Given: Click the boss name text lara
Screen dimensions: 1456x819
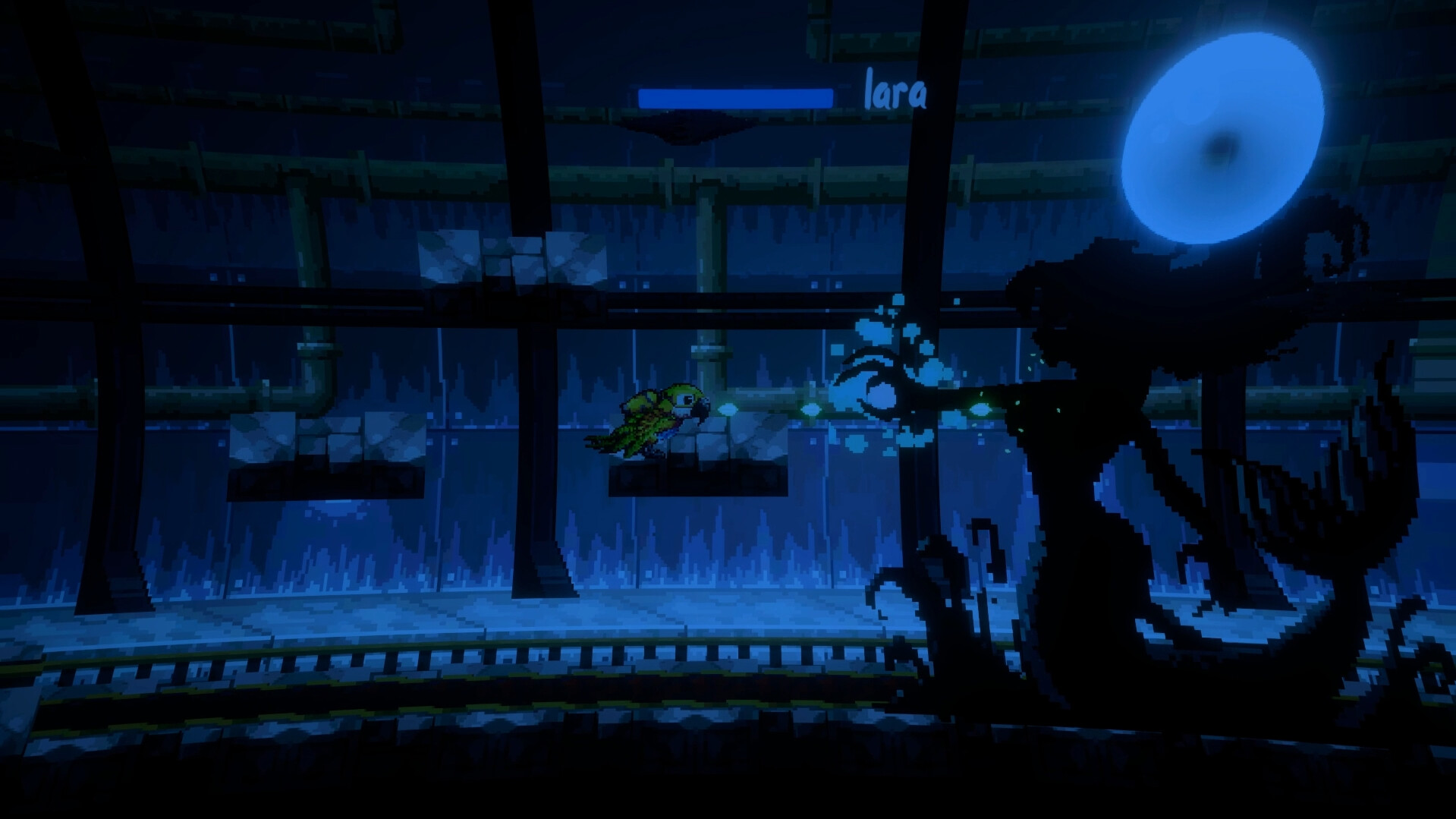Looking at the screenshot, I should point(895,91).
